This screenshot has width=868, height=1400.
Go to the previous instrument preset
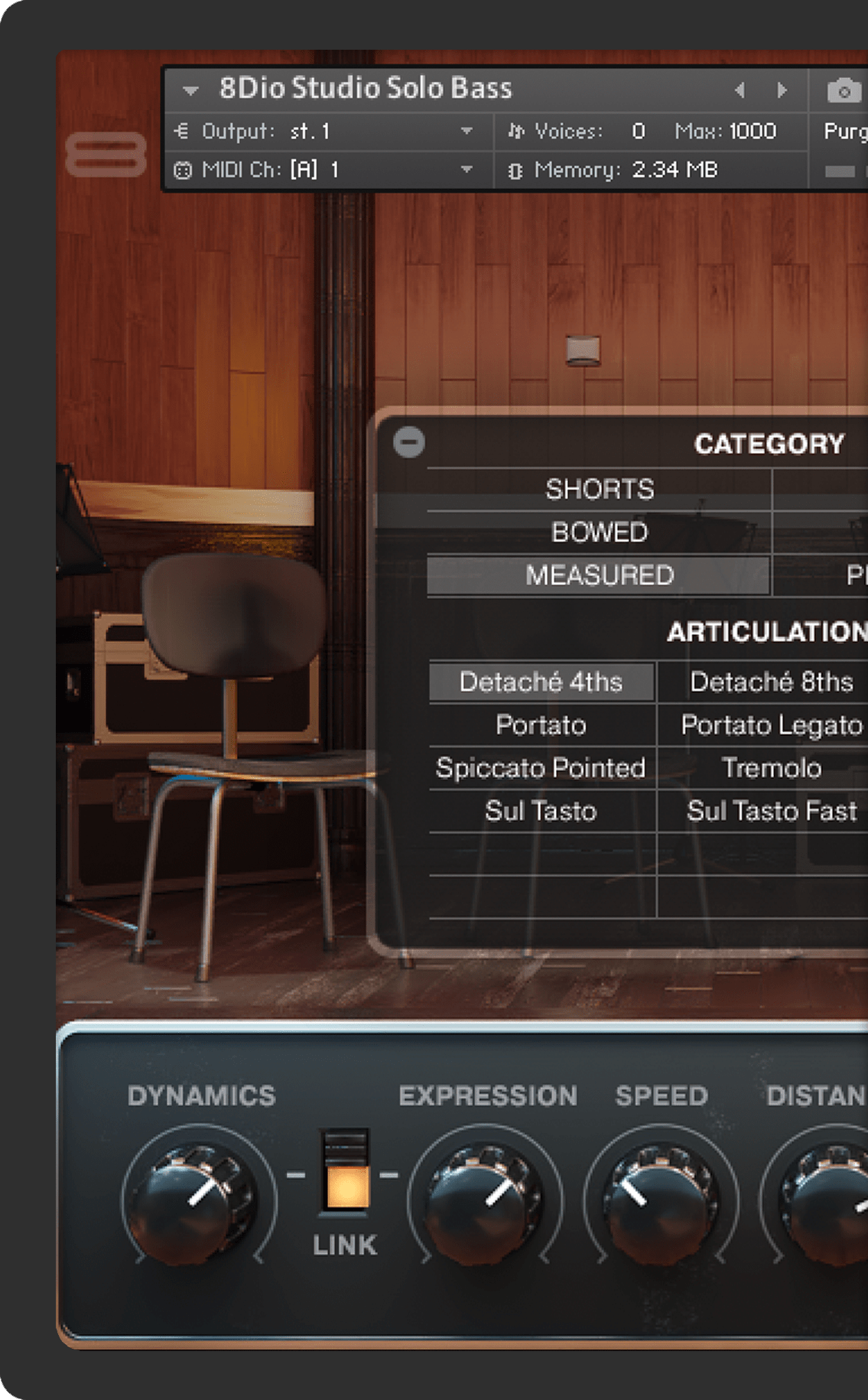(x=740, y=90)
